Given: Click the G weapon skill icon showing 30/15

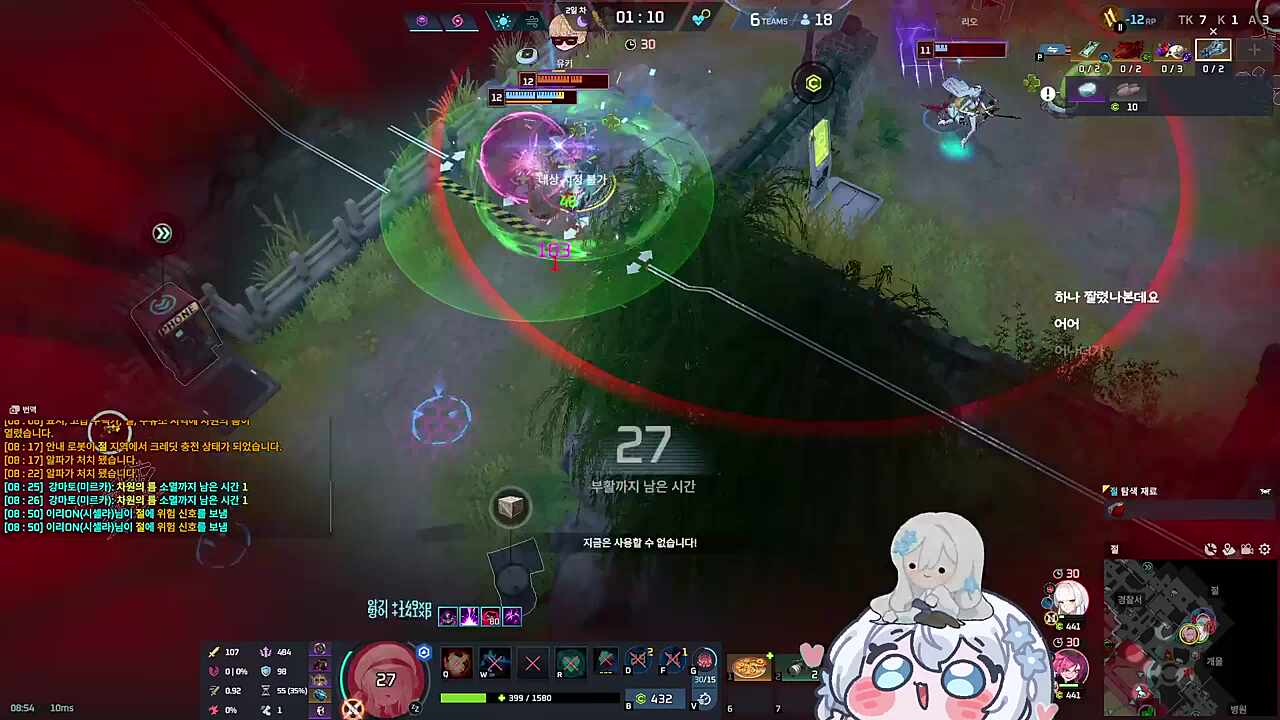Looking at the screenshot, I should tap(706, 662).
